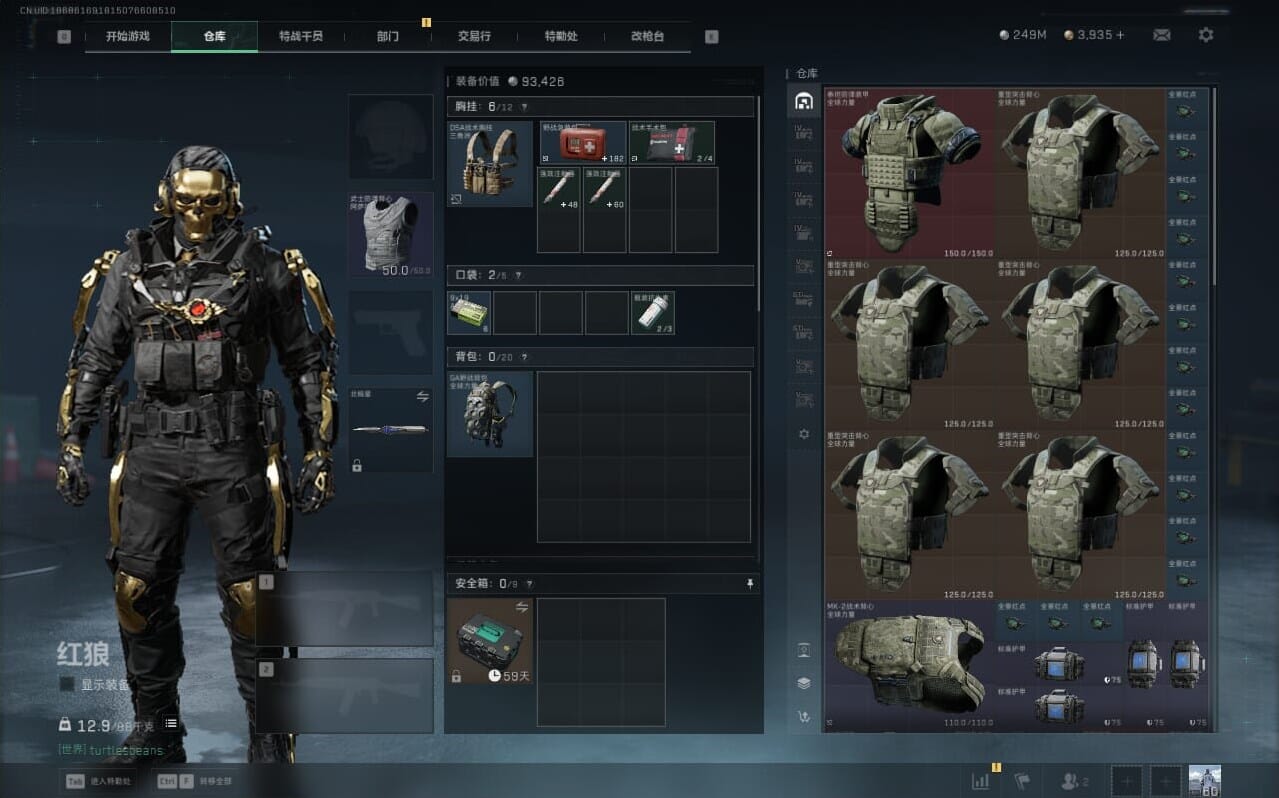This screenshot has width=1279, height=798.
Task: Go to the 部门 tab
Action: [x=388, y=36]
